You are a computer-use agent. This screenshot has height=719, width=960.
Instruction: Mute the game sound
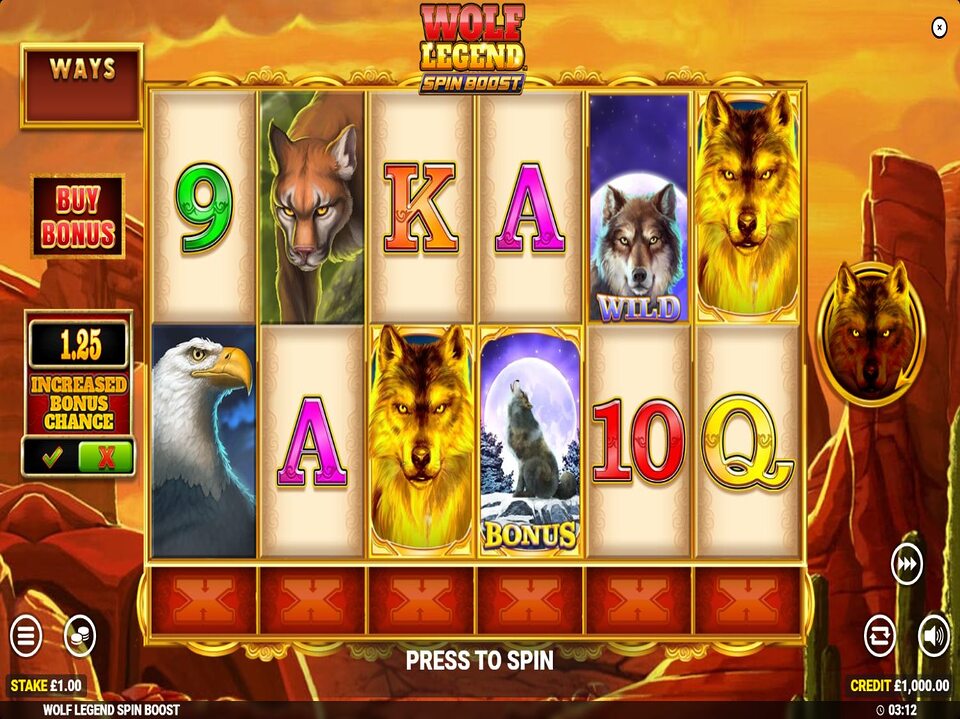(x=933, y=636)
